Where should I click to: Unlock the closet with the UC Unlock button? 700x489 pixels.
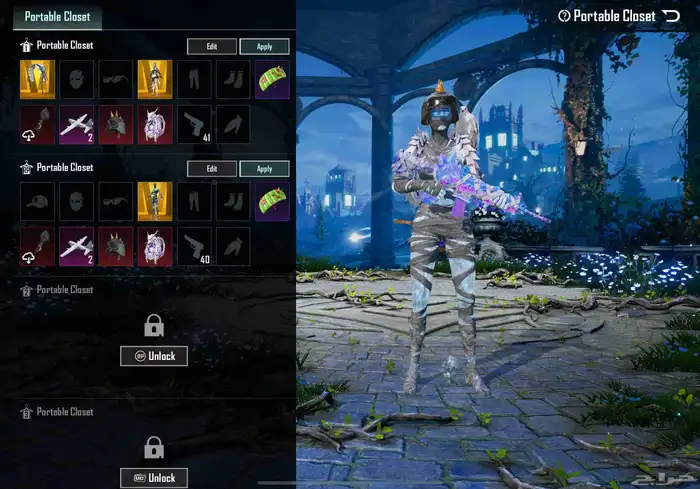tap(154, 477)
